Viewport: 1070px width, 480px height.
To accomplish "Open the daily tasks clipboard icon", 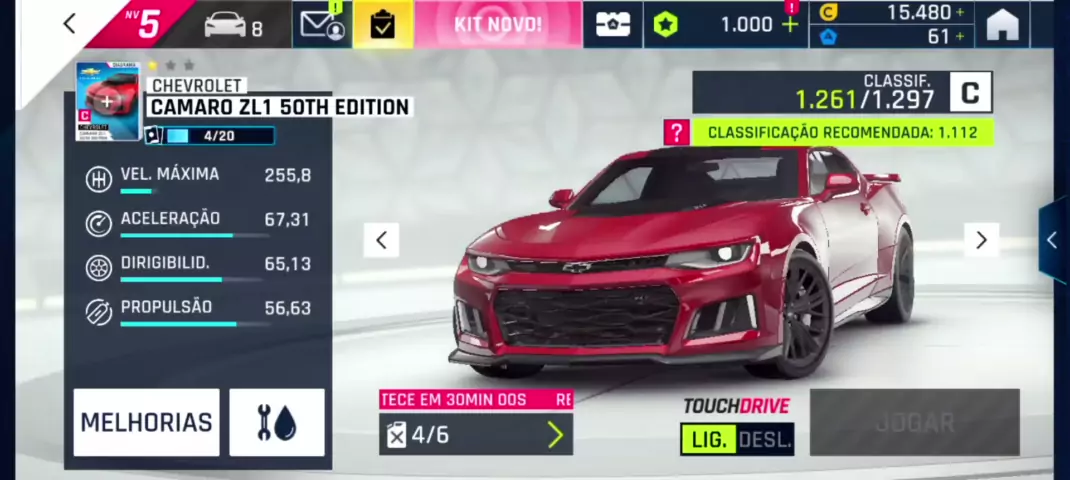I will point(382,25).
